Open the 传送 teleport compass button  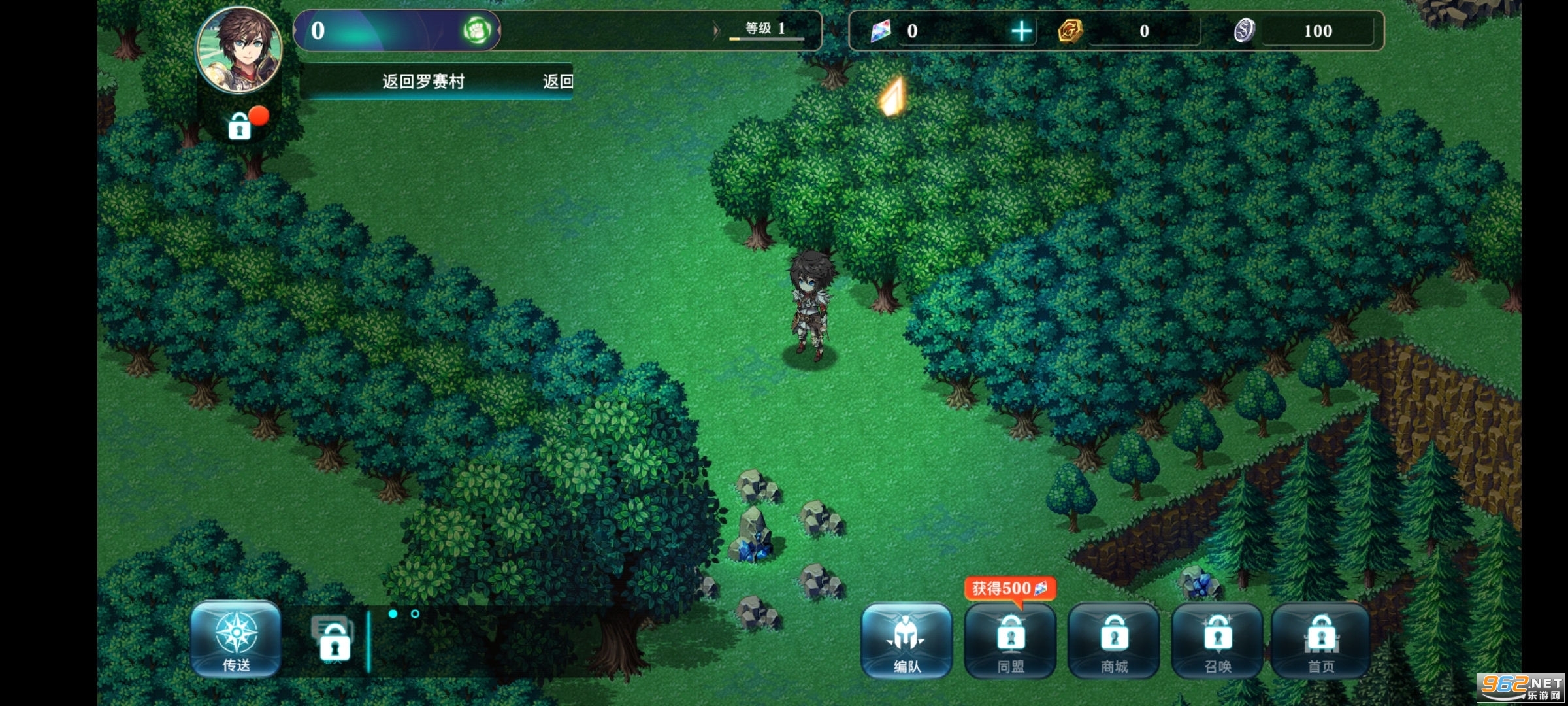pyautogui.click(x=236, y=639)
